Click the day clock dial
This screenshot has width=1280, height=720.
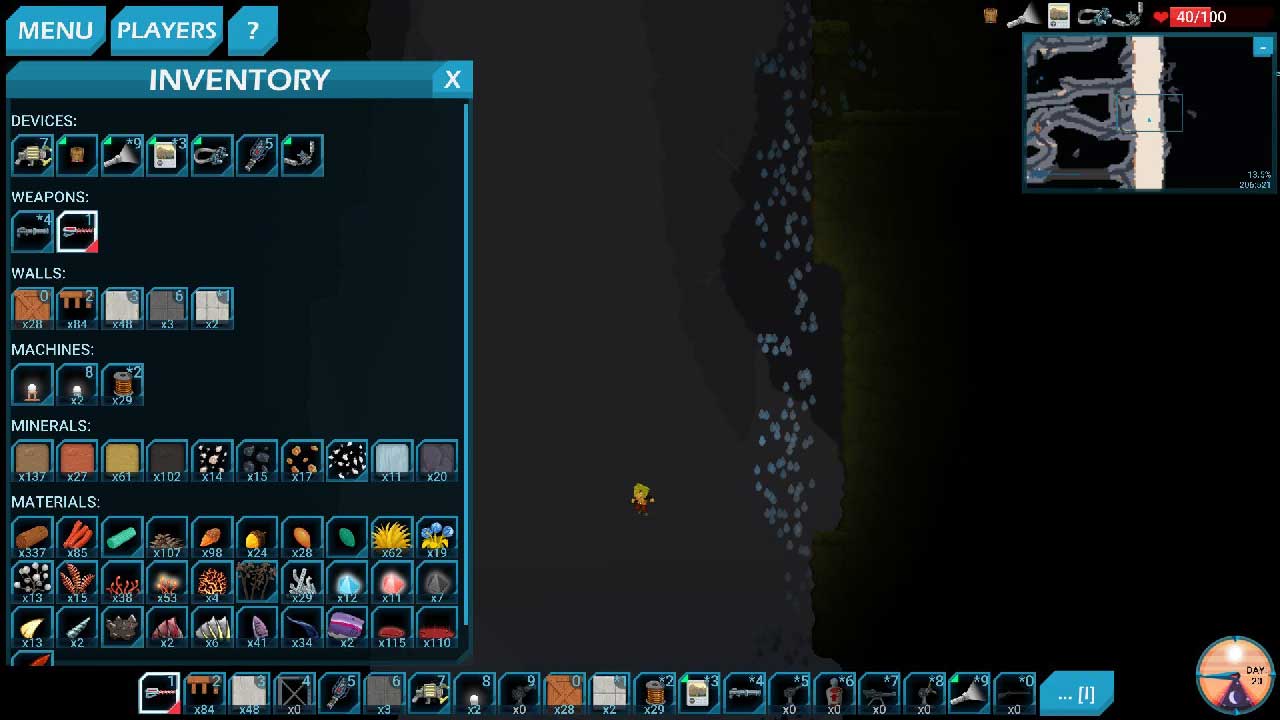(x=1235, y=674)
